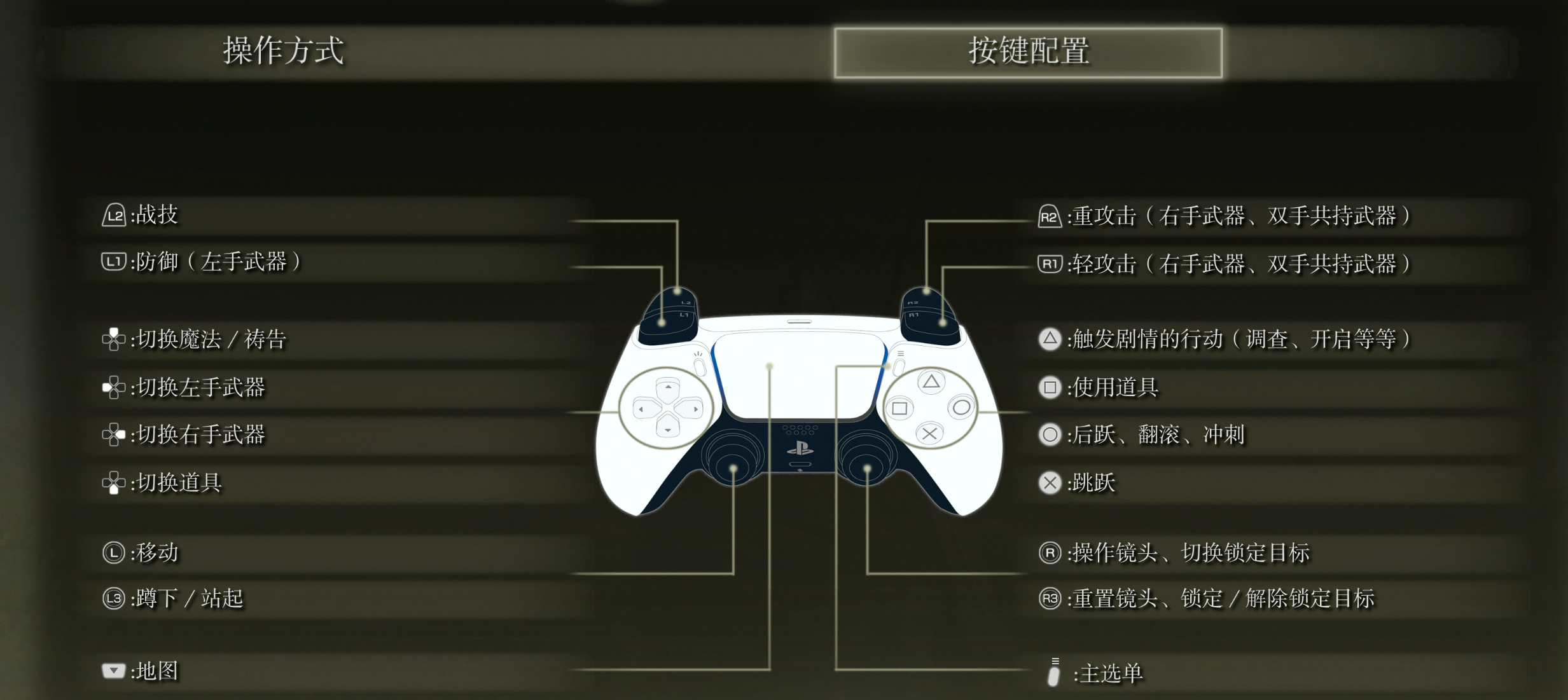
Task: Select the L2 战技 trigger icon
Action: click(x=113, y=215)
